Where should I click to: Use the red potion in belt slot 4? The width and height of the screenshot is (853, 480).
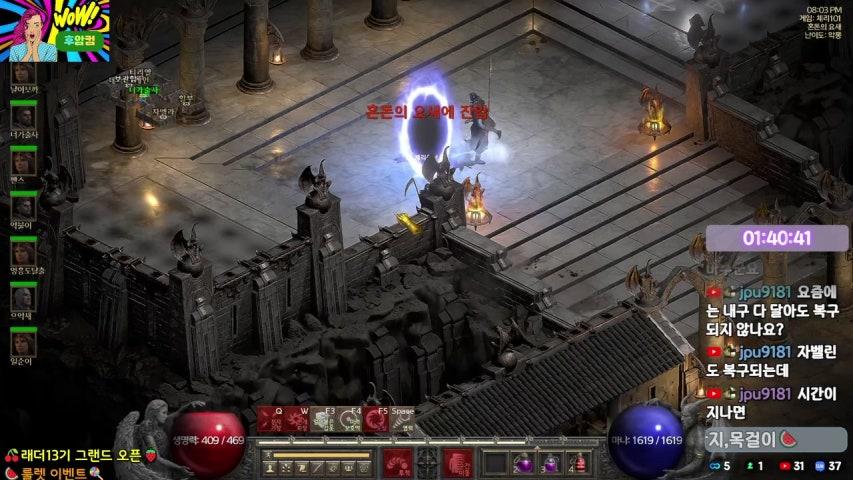[x=577, y=464]
